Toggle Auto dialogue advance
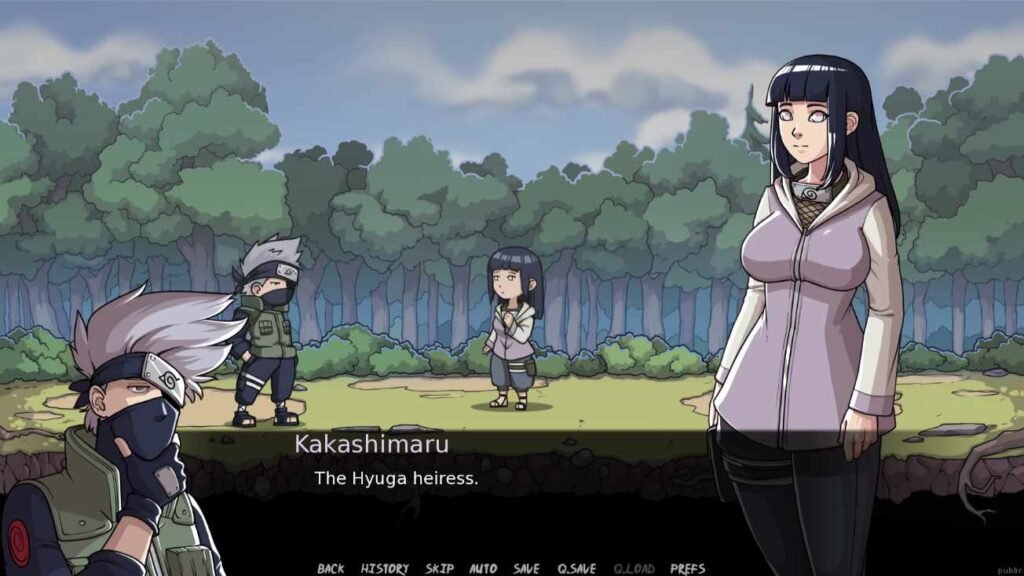The width and height of the screenshot is (1024, 576). 483,568
